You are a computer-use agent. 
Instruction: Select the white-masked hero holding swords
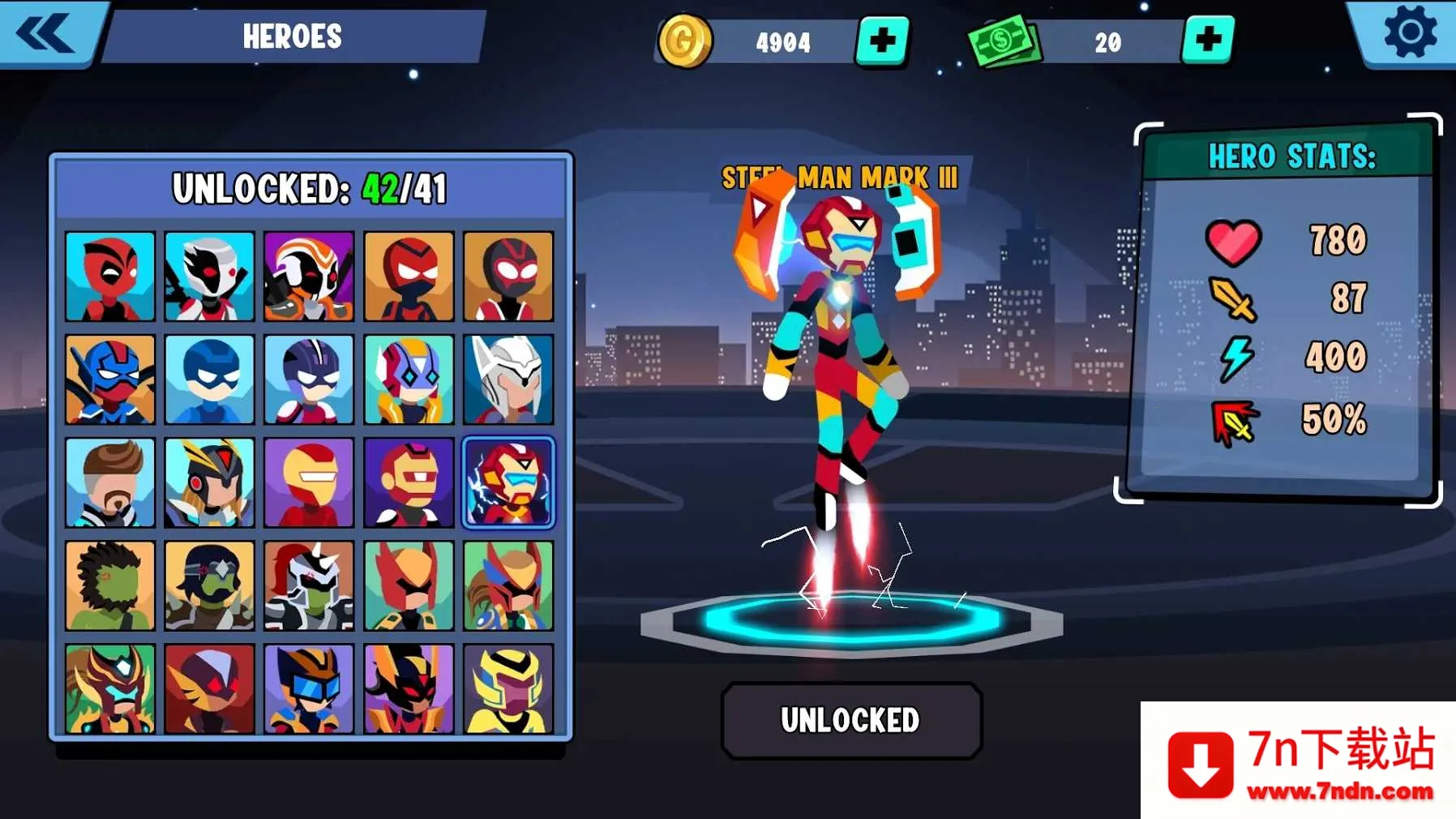209,277
